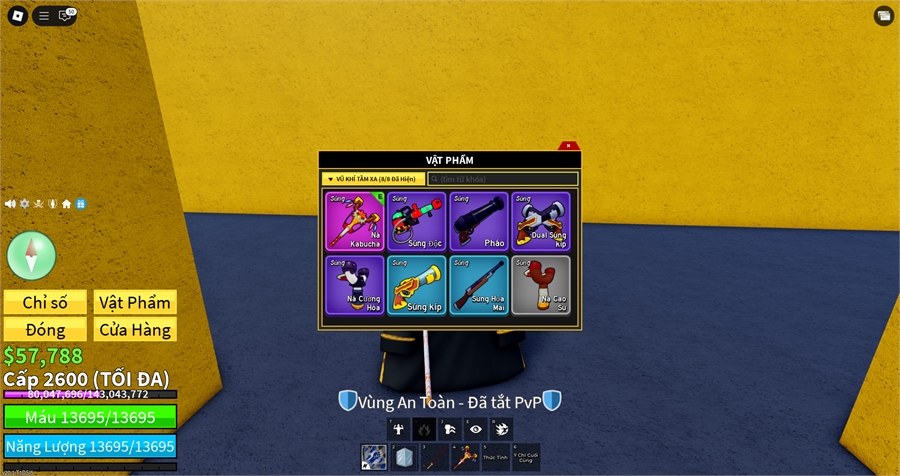Pick the Dual Súng Kíp item
The height and width of the screenshot is (476, 900).
coord(541,221)
